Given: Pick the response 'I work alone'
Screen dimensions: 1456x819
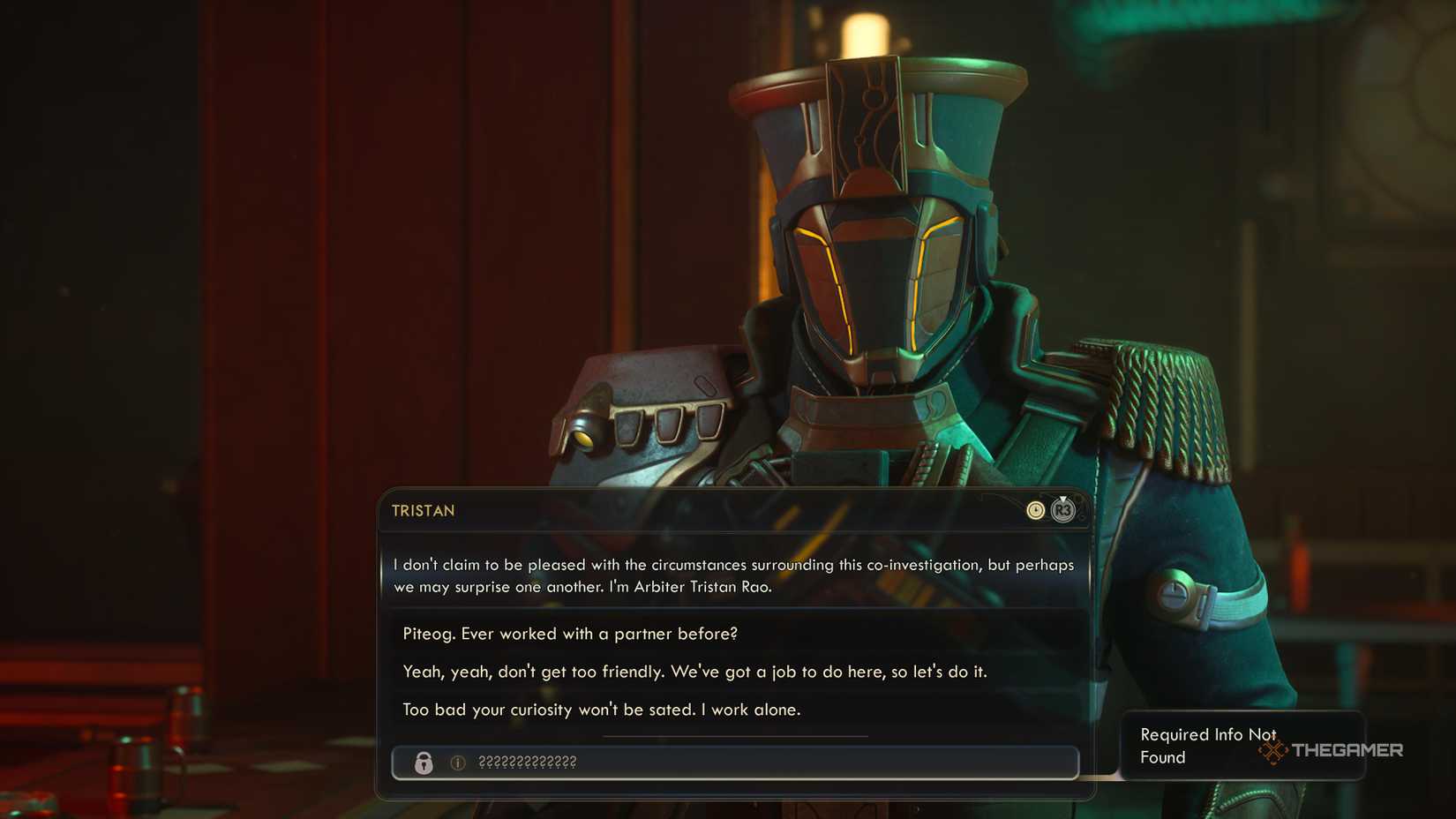Looking at the screenshot, I should 602,709.
